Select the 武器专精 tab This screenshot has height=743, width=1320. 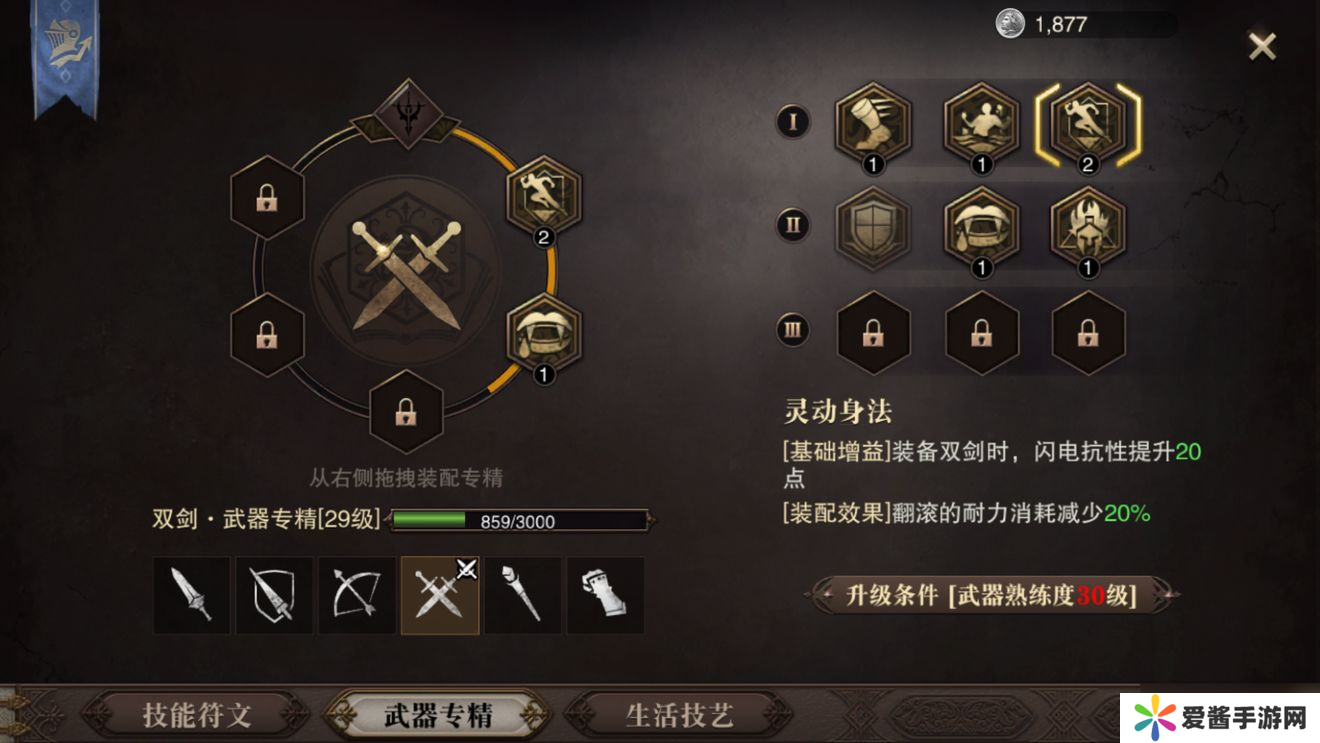point(438,714)
